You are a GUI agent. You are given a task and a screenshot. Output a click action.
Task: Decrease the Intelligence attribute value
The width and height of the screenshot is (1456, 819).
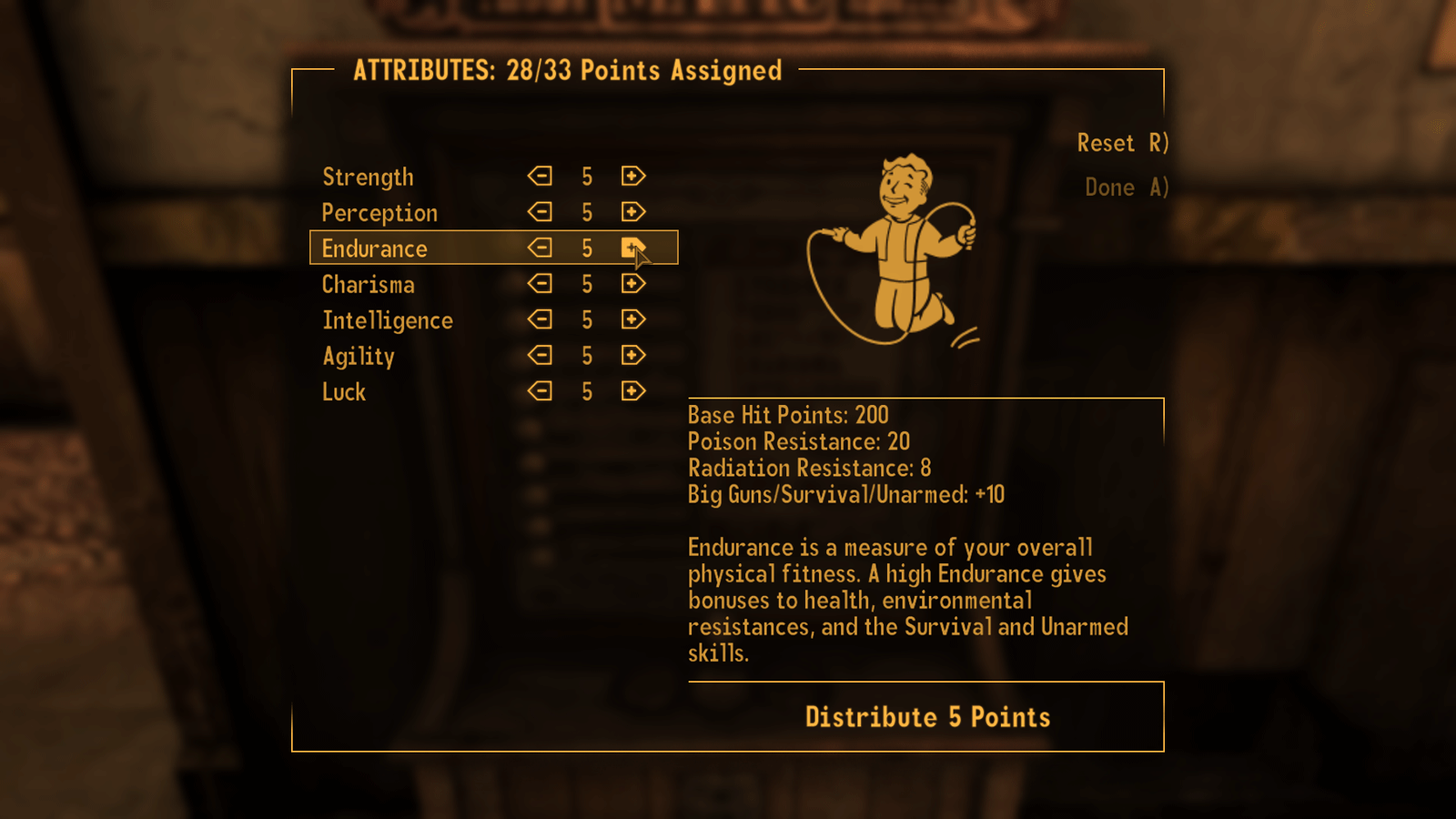(540, 319)
